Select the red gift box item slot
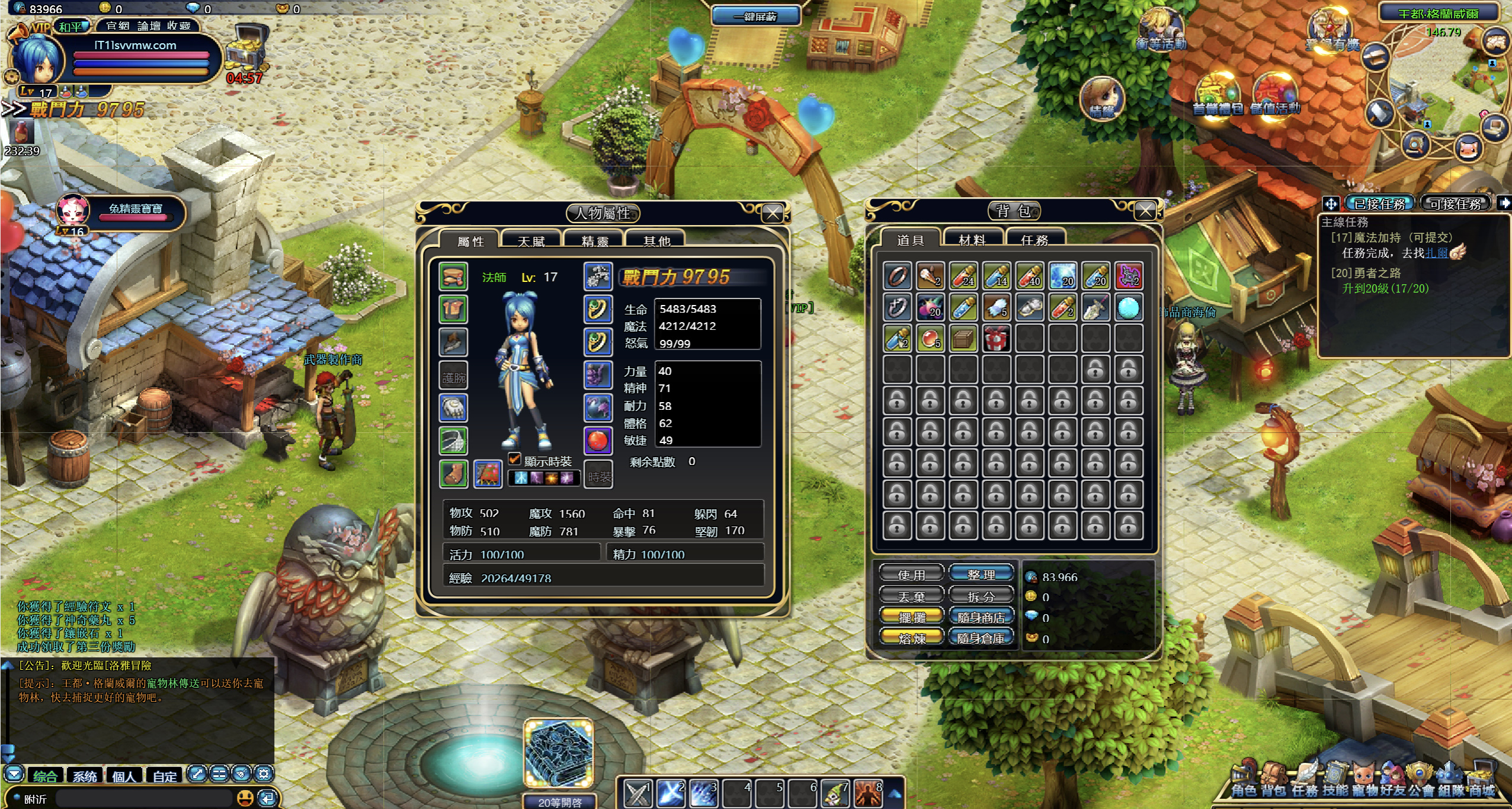The width and height of the screenshot is (1512, 809). coord(997,339)
